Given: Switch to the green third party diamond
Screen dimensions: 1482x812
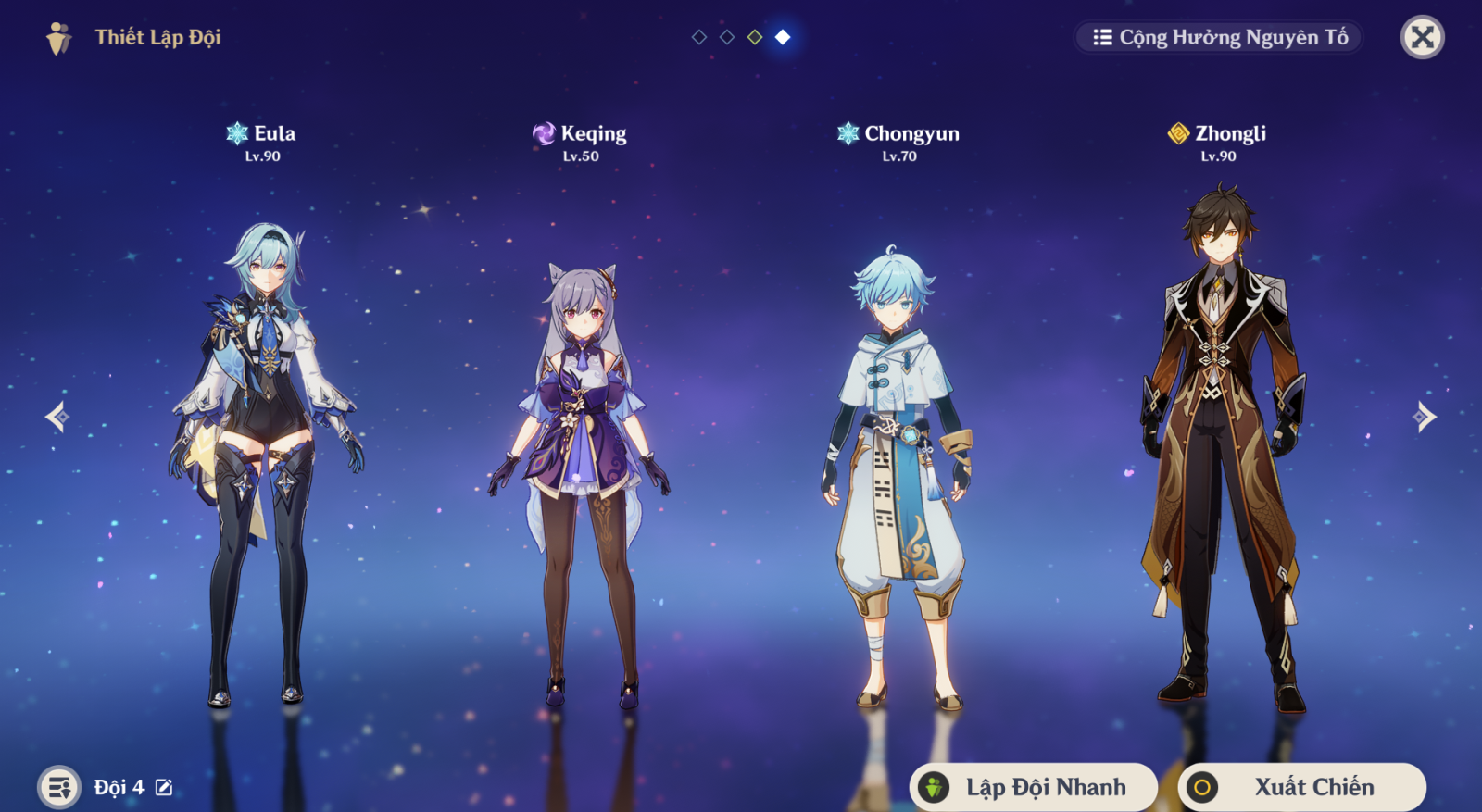Looking at the screenshot, I should click(x=755, y=37).
